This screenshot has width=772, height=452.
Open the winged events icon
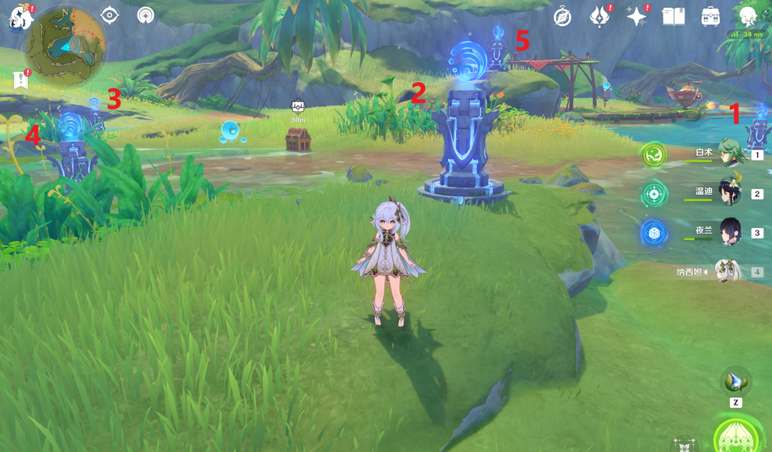pos(600,16)
